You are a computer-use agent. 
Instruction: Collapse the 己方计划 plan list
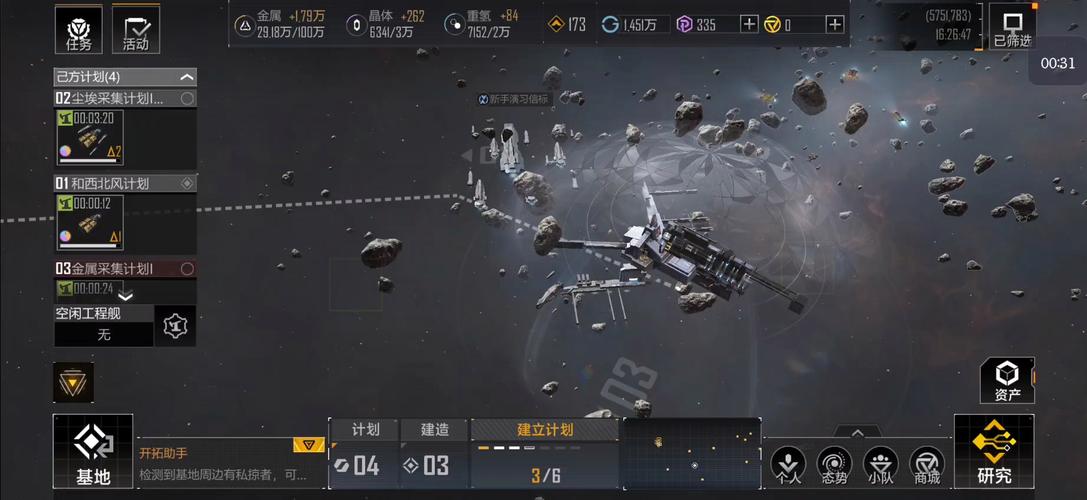[187, 77]
